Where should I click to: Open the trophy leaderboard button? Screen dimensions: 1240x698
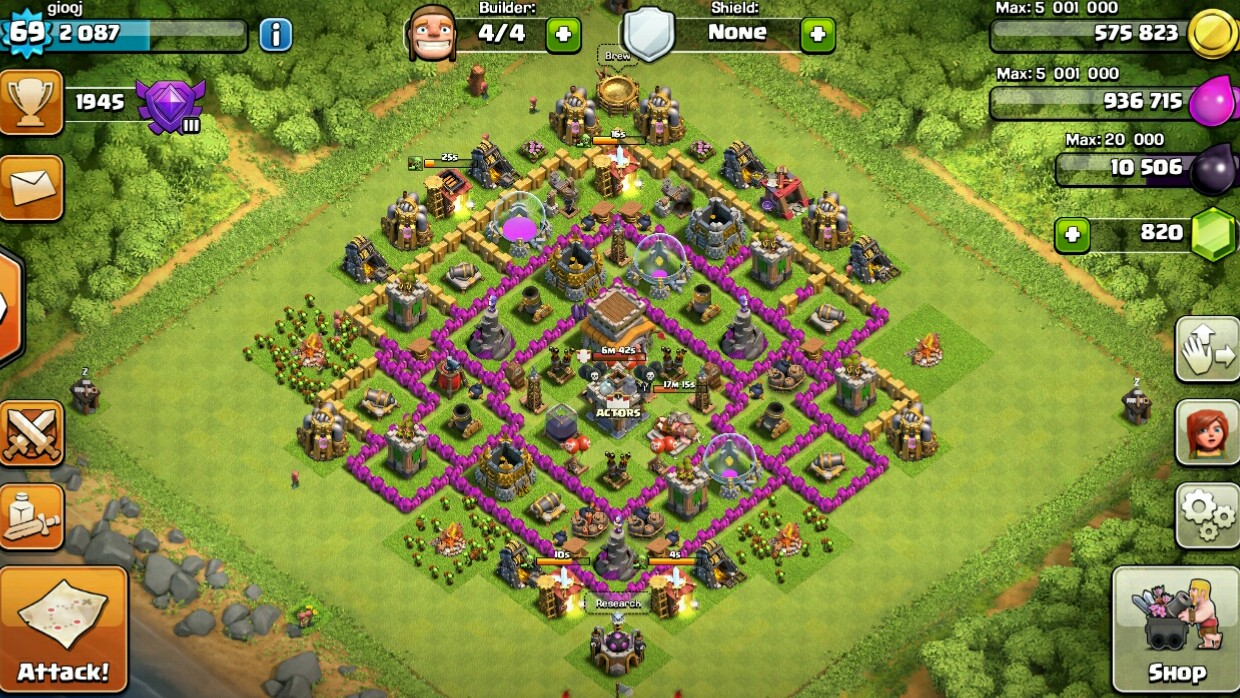30,102
